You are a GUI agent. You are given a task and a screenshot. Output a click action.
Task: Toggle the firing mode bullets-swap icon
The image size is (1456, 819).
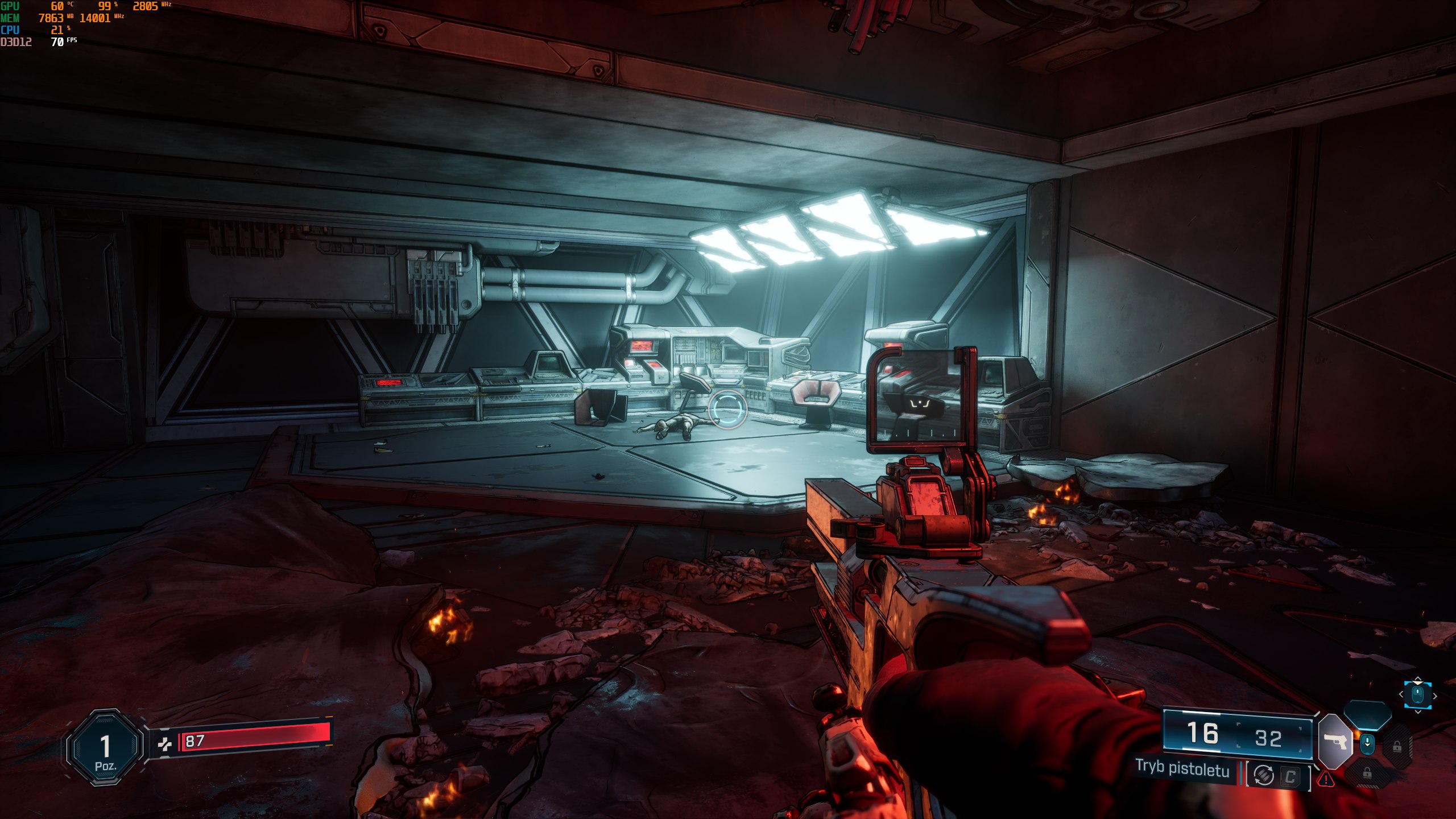click(x=1263, y=775)
